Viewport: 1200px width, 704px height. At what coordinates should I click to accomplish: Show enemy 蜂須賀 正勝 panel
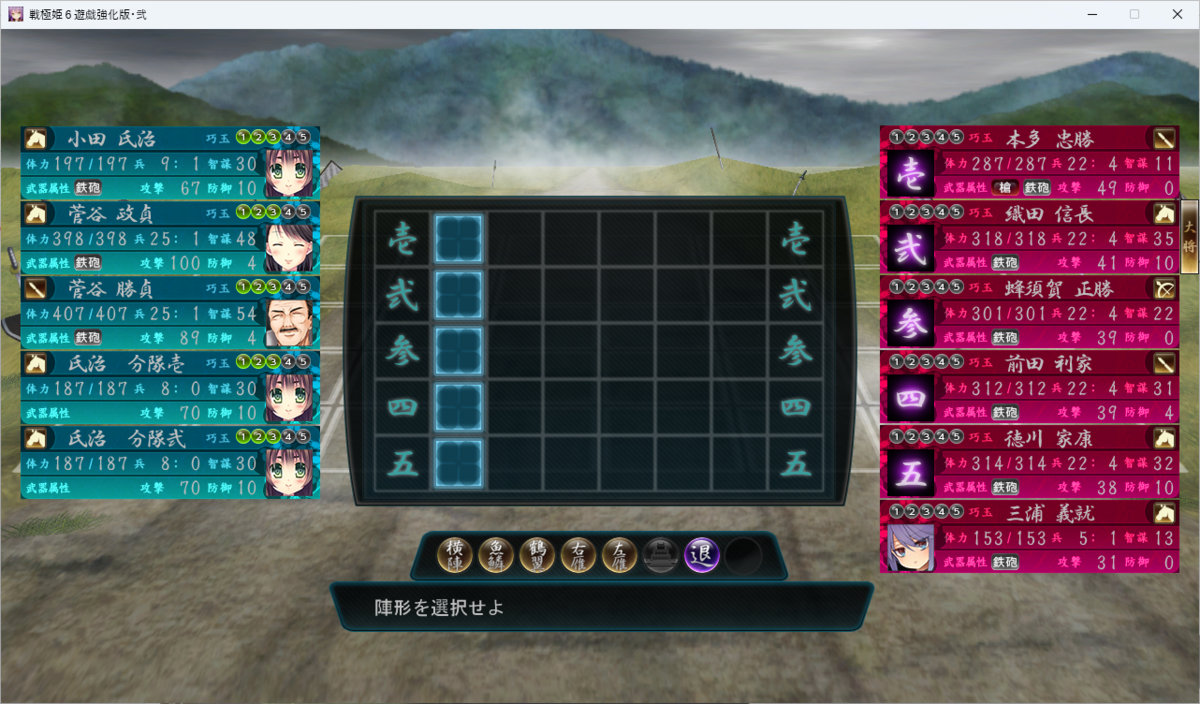[1030, 313]
